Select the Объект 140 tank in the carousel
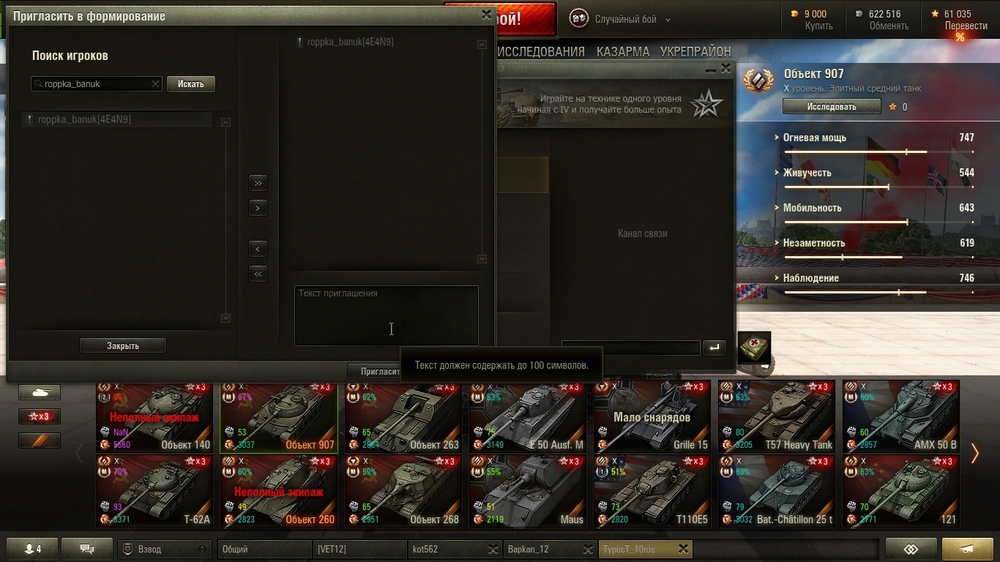Image resolution: width=1000 pixels, height=562 pixels. click(154, 416)
